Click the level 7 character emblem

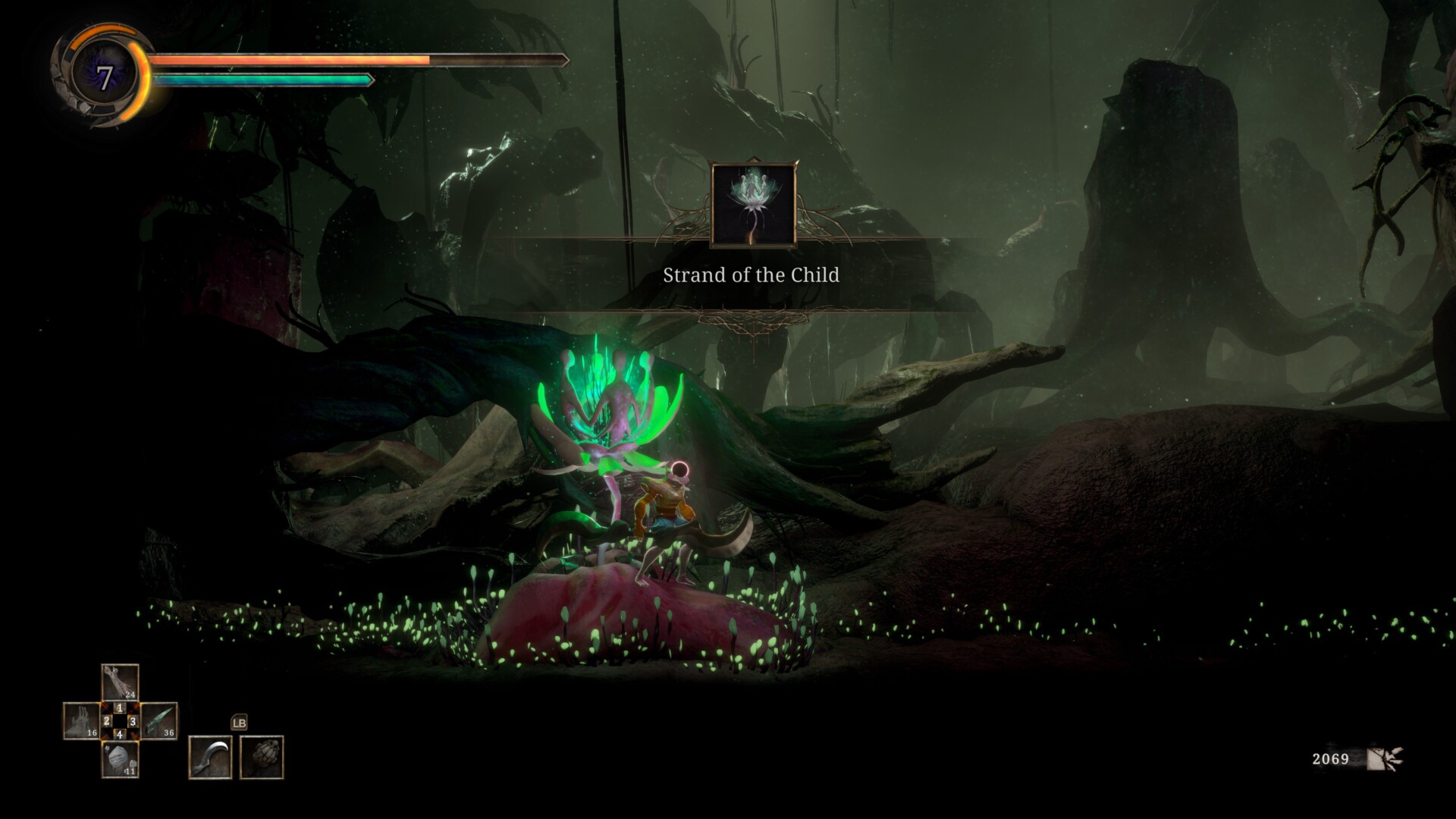105,77
